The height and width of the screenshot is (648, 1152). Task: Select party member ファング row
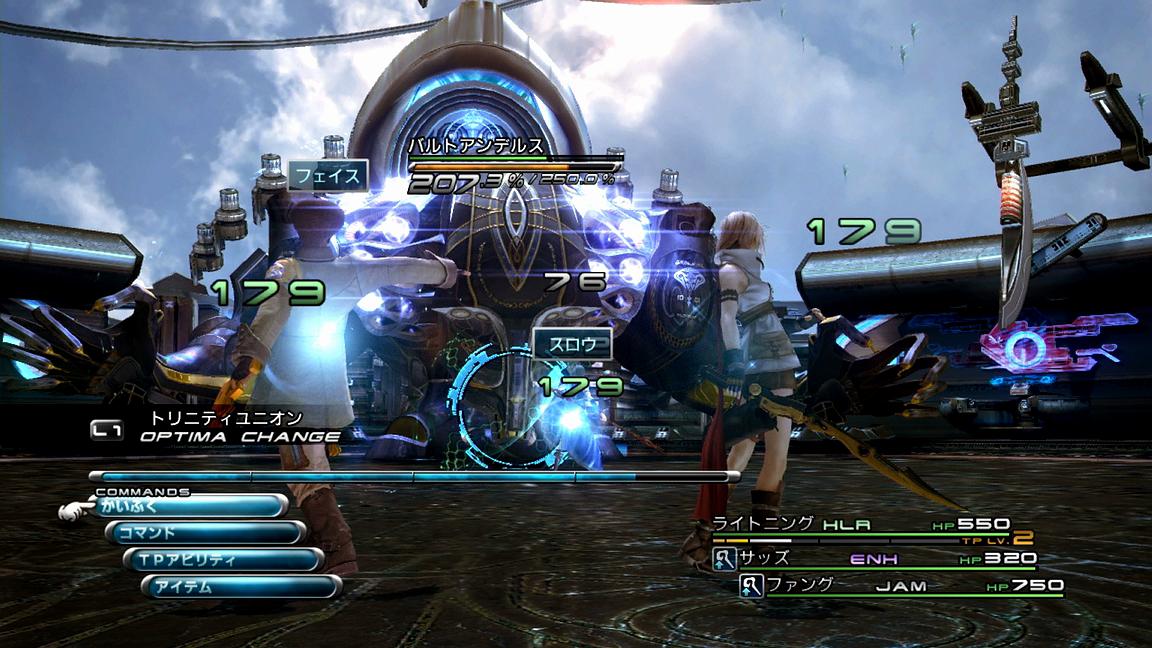pyautogui.click(x=900, y=585)
